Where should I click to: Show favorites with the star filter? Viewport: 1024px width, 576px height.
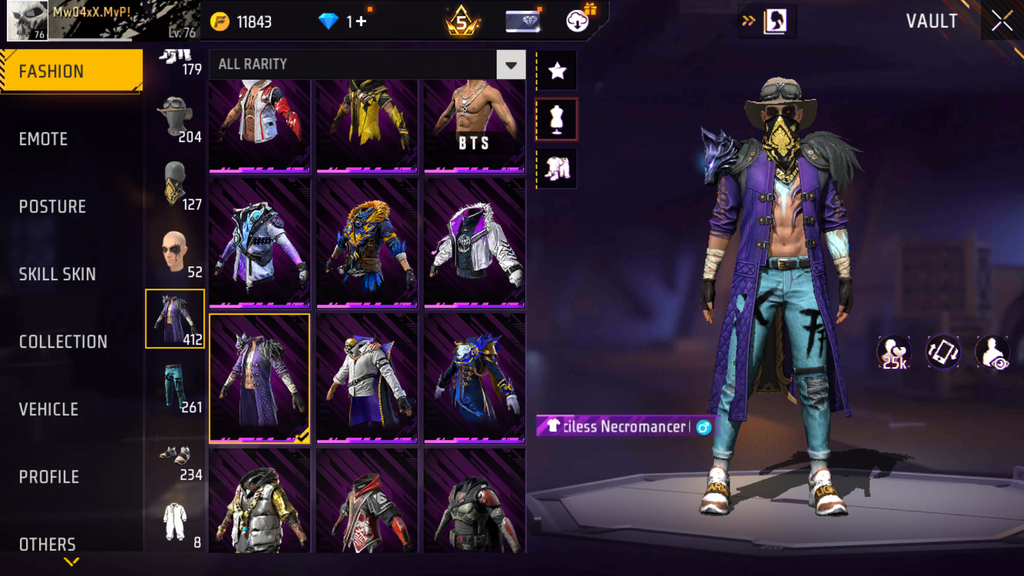(557, 71)
